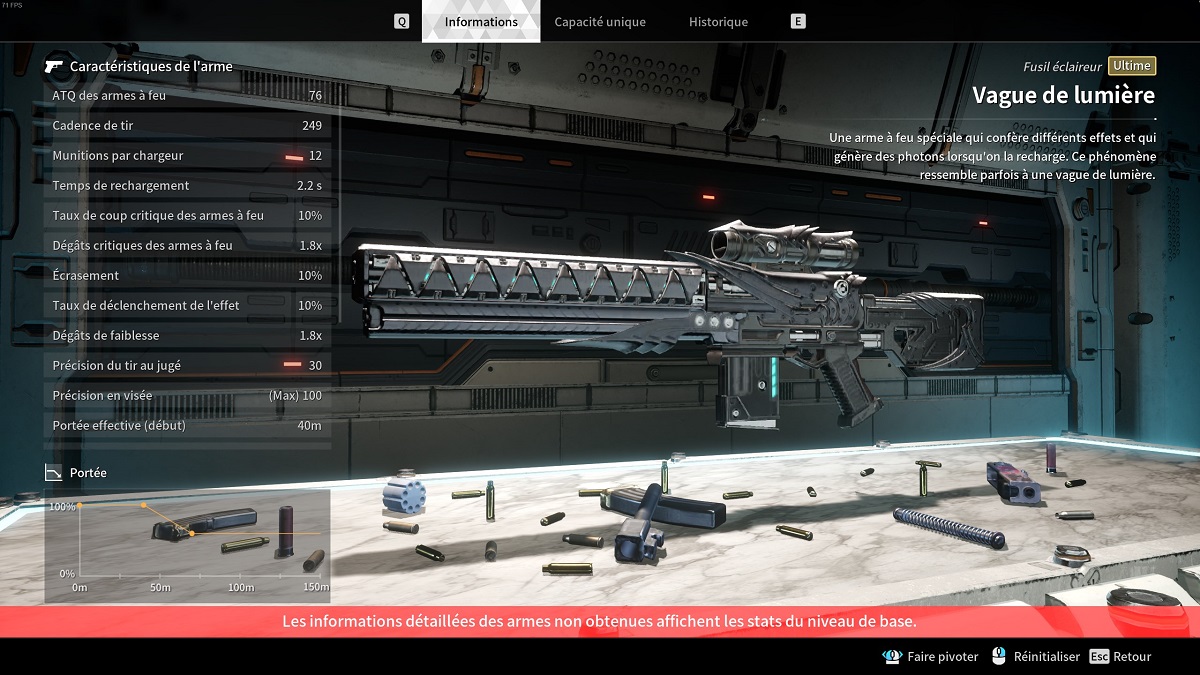1200x675 pixels.
Task: Click the Munitions par chargeur row
Action: pyautogui.click(x=187, y=156)
